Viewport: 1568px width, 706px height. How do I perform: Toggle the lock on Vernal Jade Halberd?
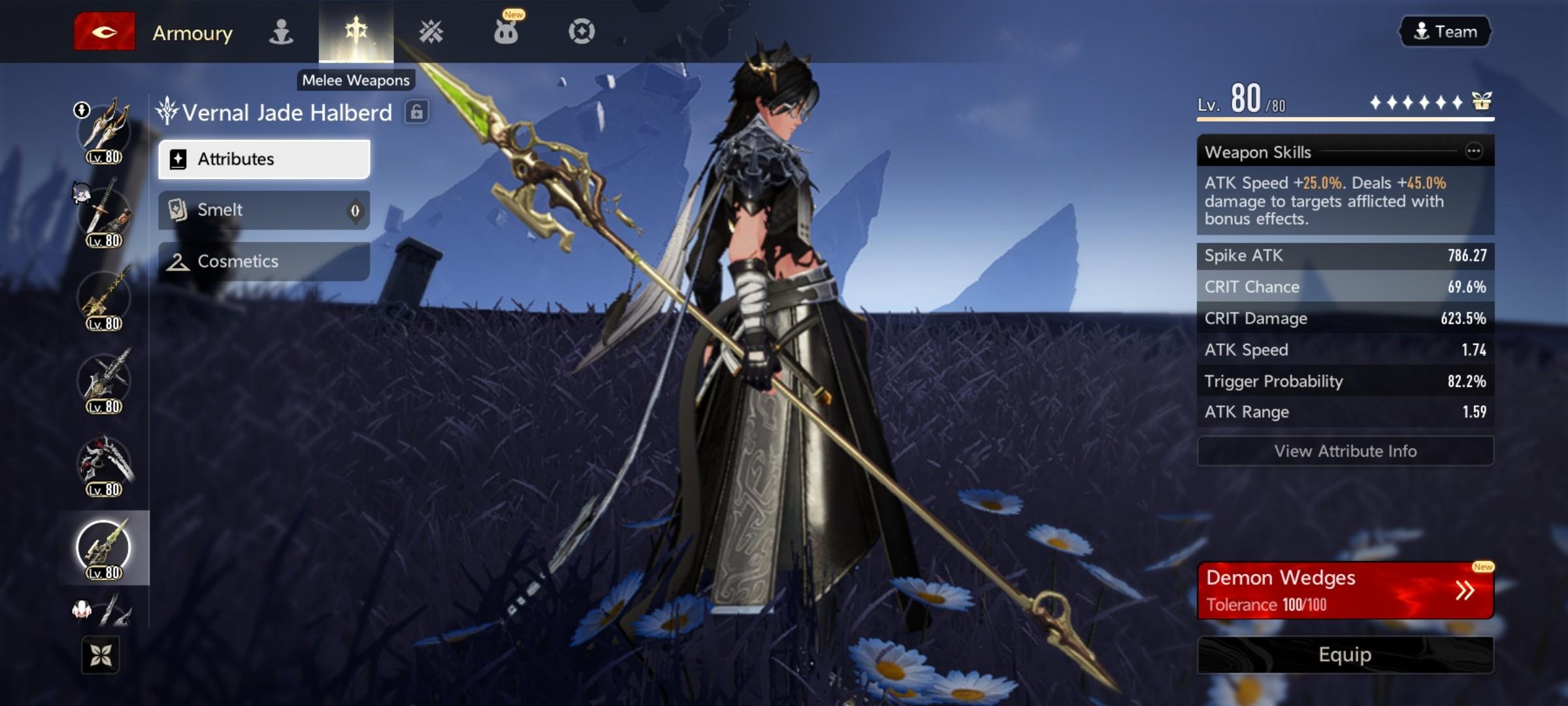point(416,112)
